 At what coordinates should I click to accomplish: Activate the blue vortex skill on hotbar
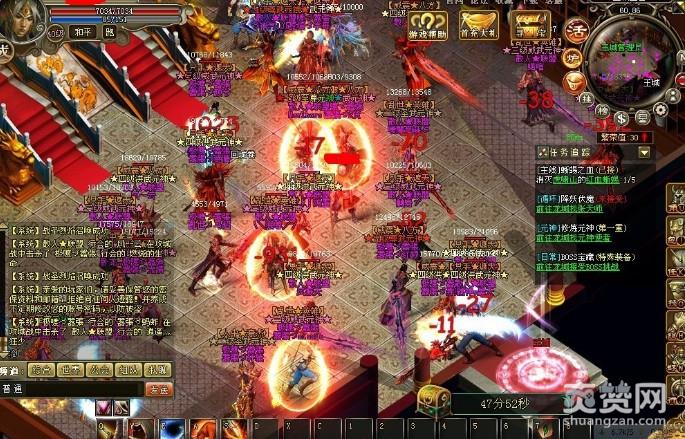[x=170, y=429]
